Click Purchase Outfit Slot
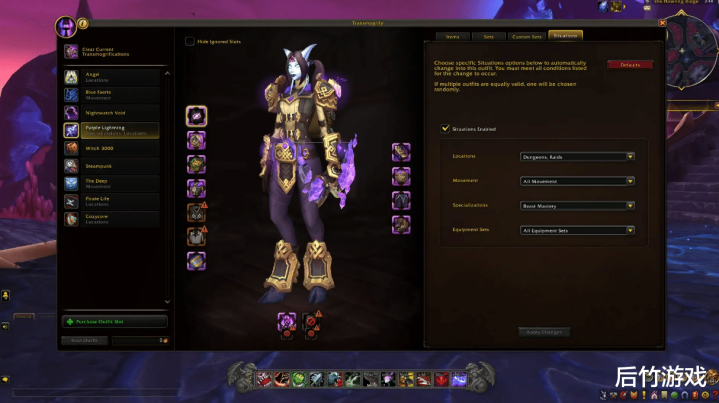 [114, 322]
